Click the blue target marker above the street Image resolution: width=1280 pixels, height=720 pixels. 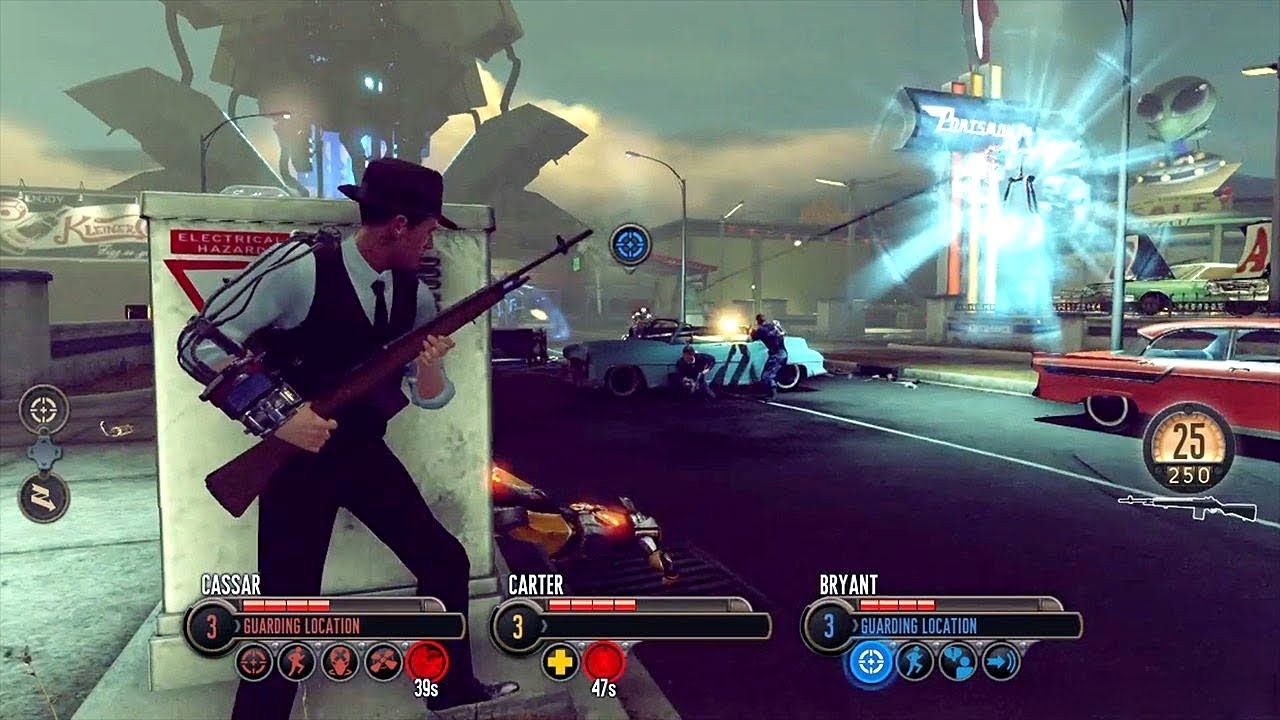pos(630,244)
